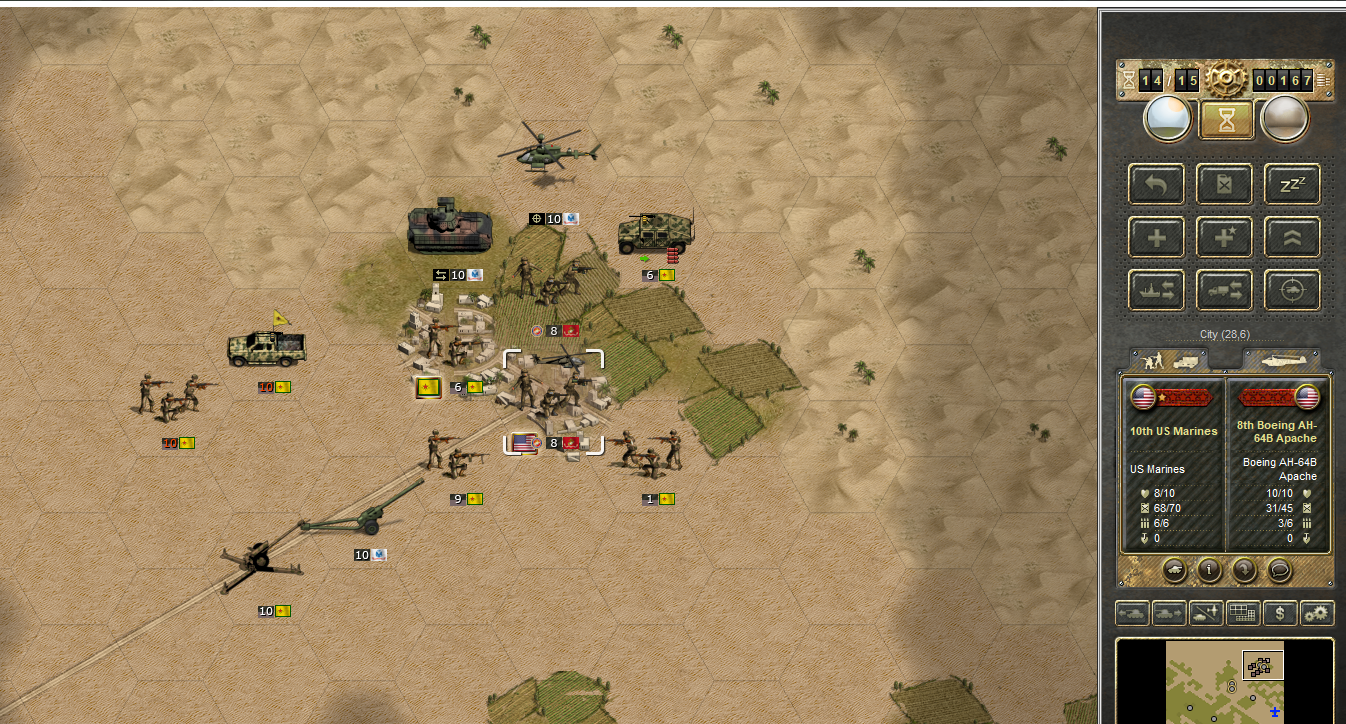Resupply unit using the fuel canister button
The width and height of the screenshot is (1346, 724).
[x=1225, y=184]
